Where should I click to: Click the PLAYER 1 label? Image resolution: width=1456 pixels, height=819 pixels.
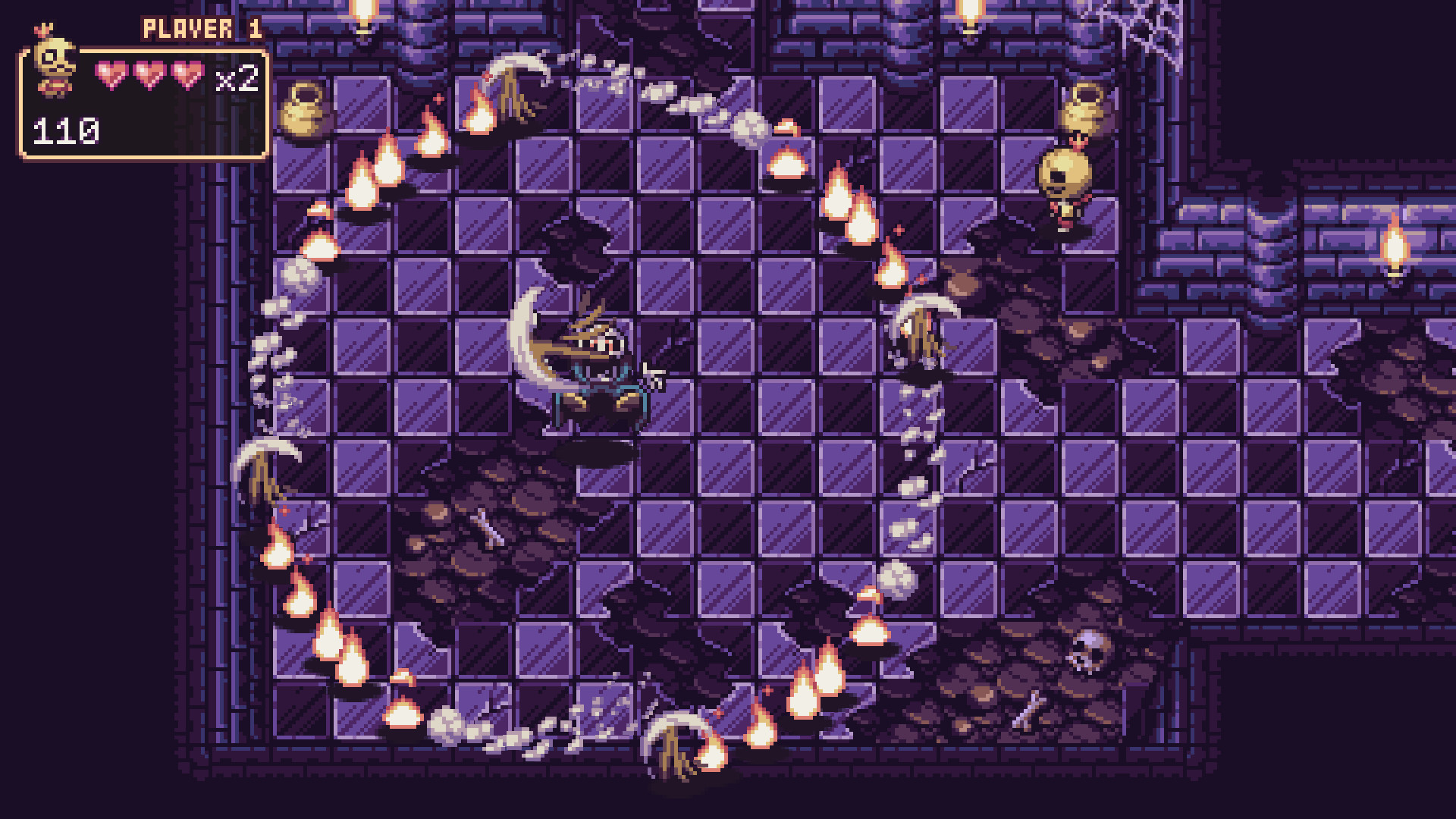point(199,29)
